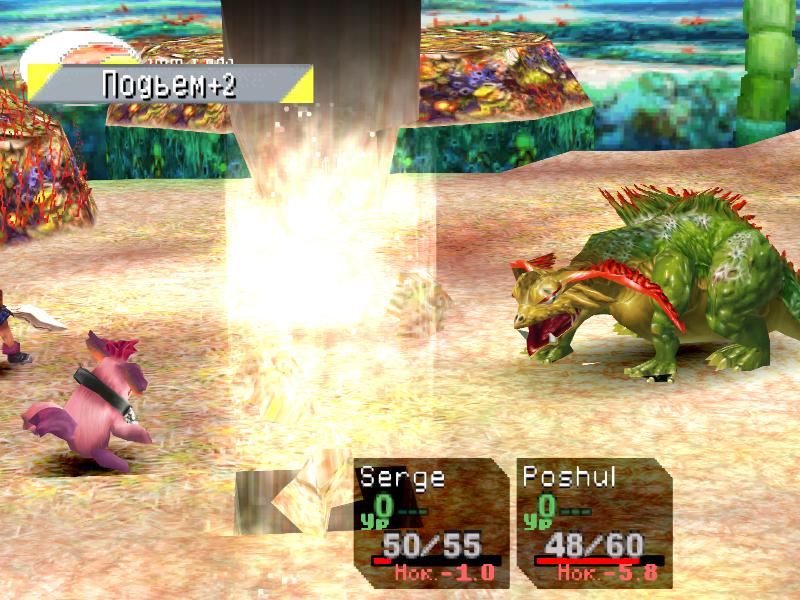Select Serge's party status panel
This screenshot has height=600, width=800.
pos(430,522)
